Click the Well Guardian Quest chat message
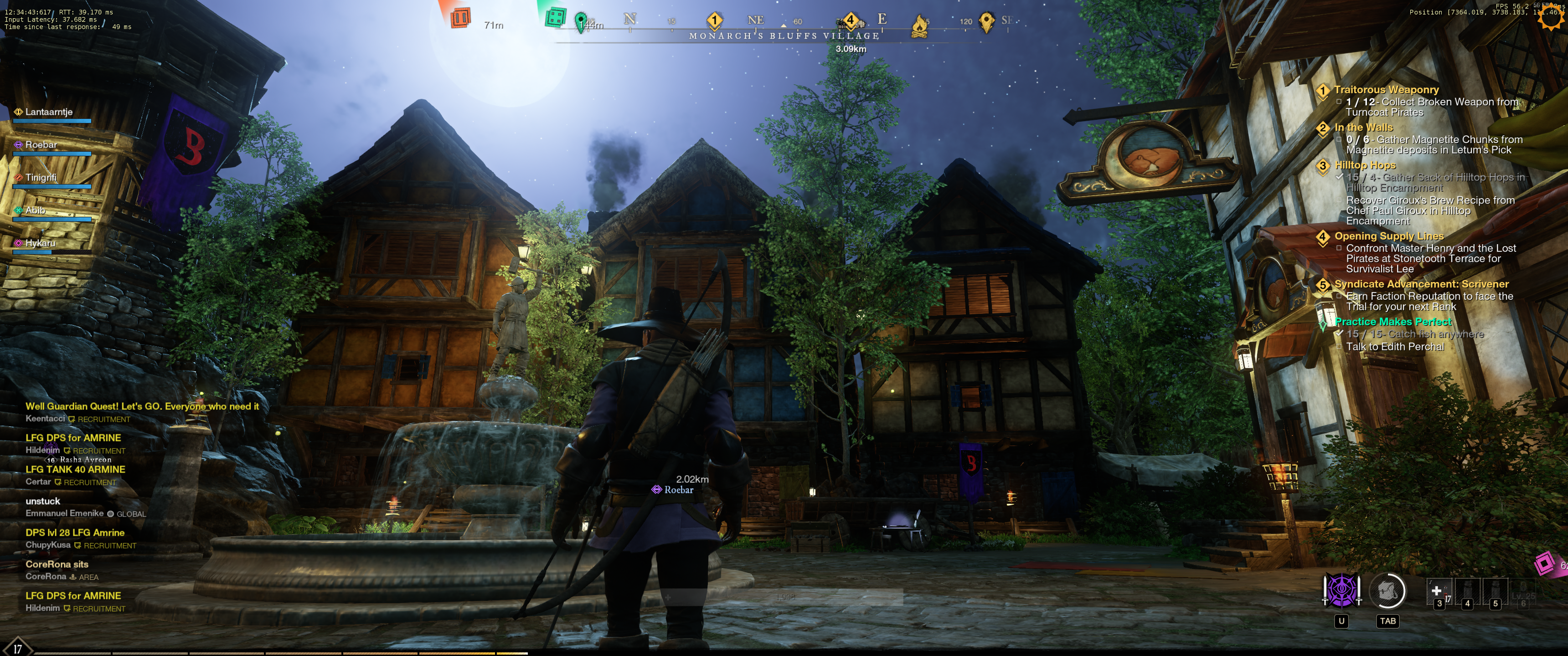Viewport: 1568px width, 656px height. tap(142, 406)
